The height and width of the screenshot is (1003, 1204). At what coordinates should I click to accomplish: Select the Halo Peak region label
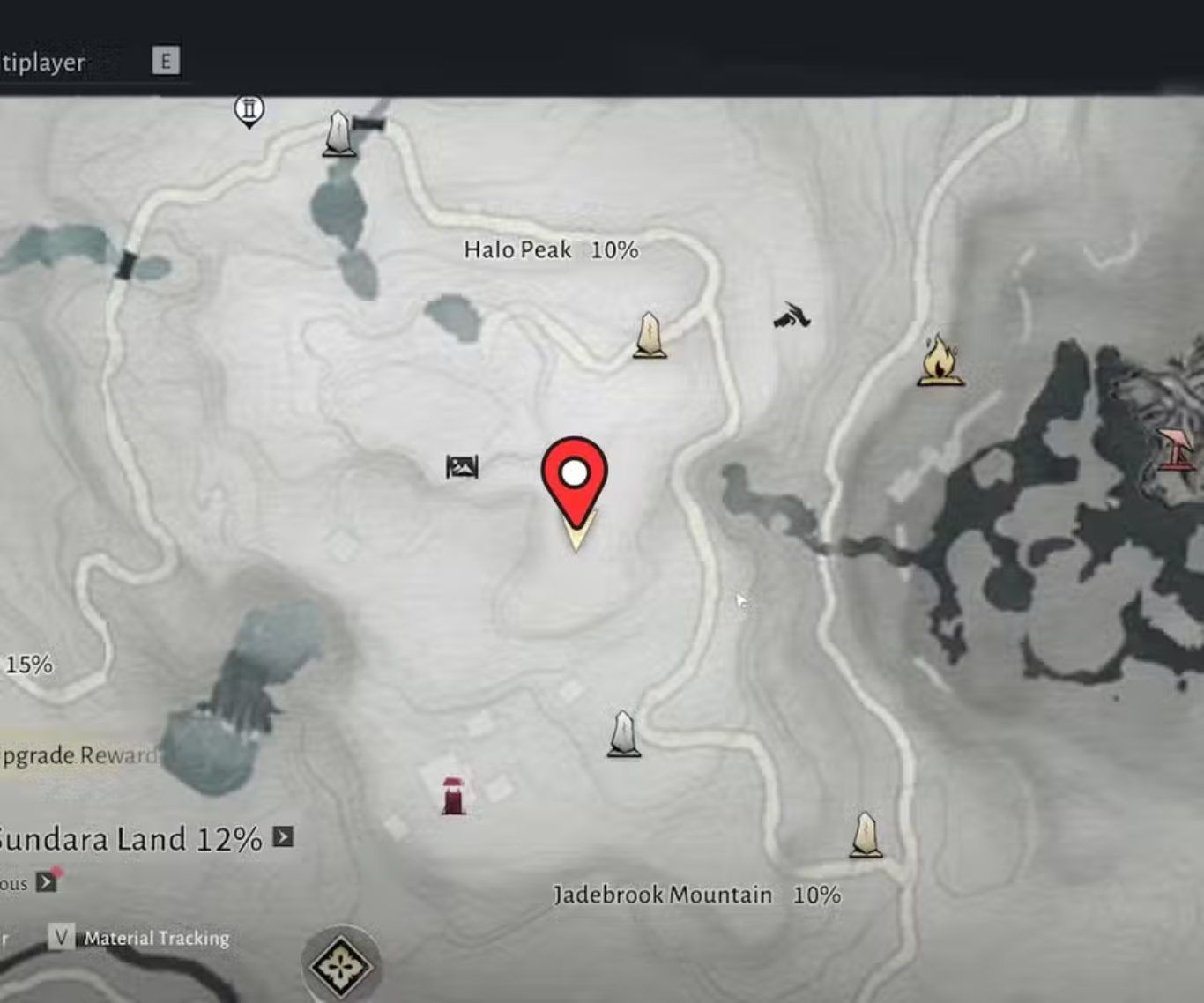pos(551,250)
